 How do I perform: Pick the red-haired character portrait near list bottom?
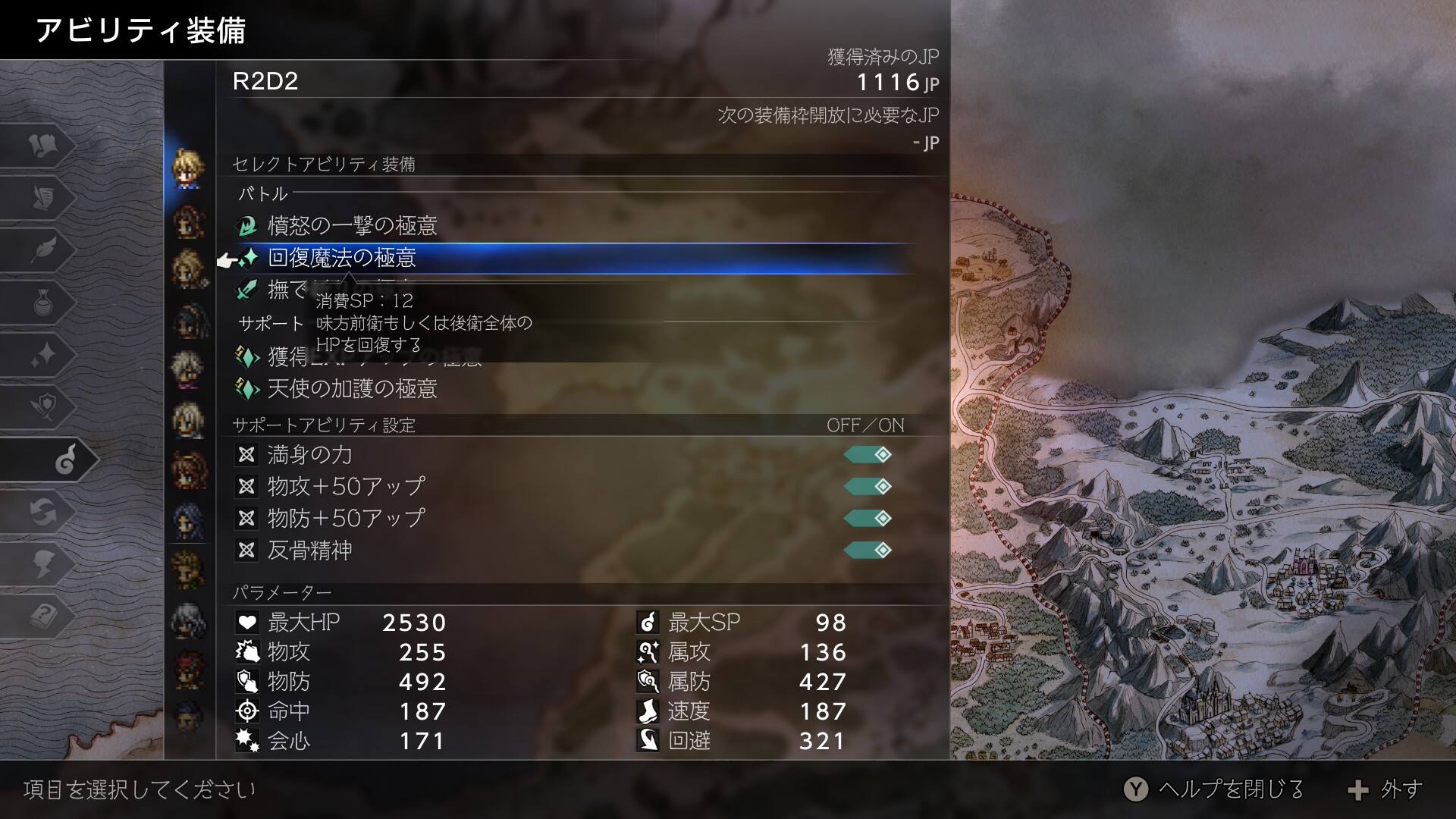pos(187,670)
